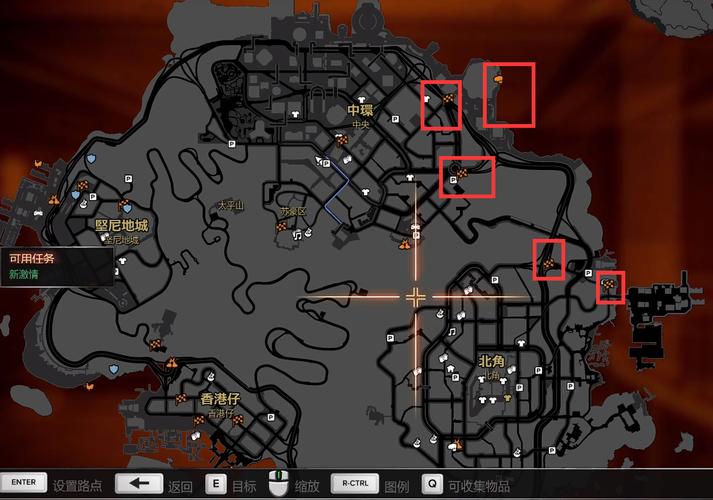Select the race flag marker at the far east docks
Screen dimensions: 713x500
(610, 290)
